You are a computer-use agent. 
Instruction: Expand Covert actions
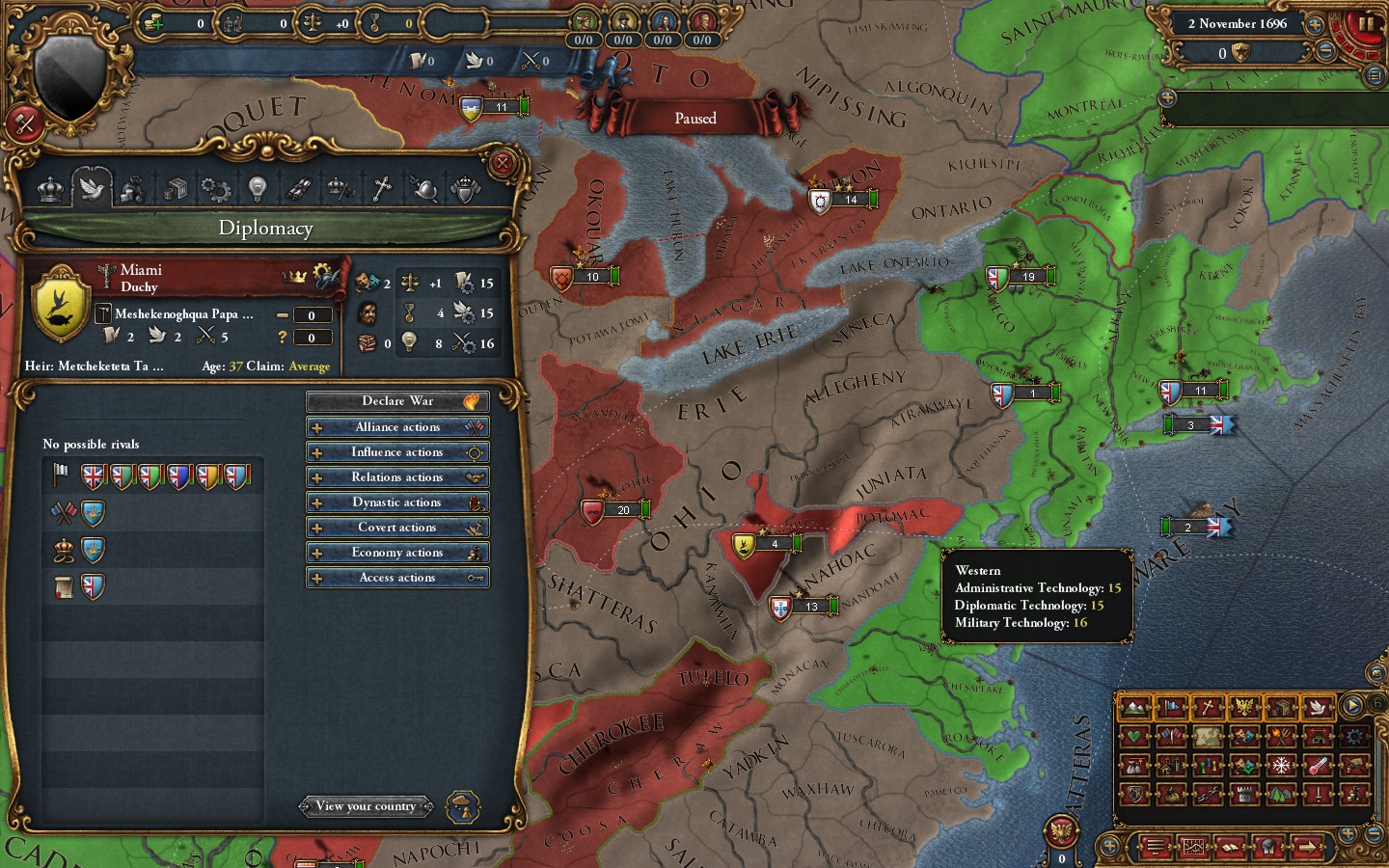point(397,527)
